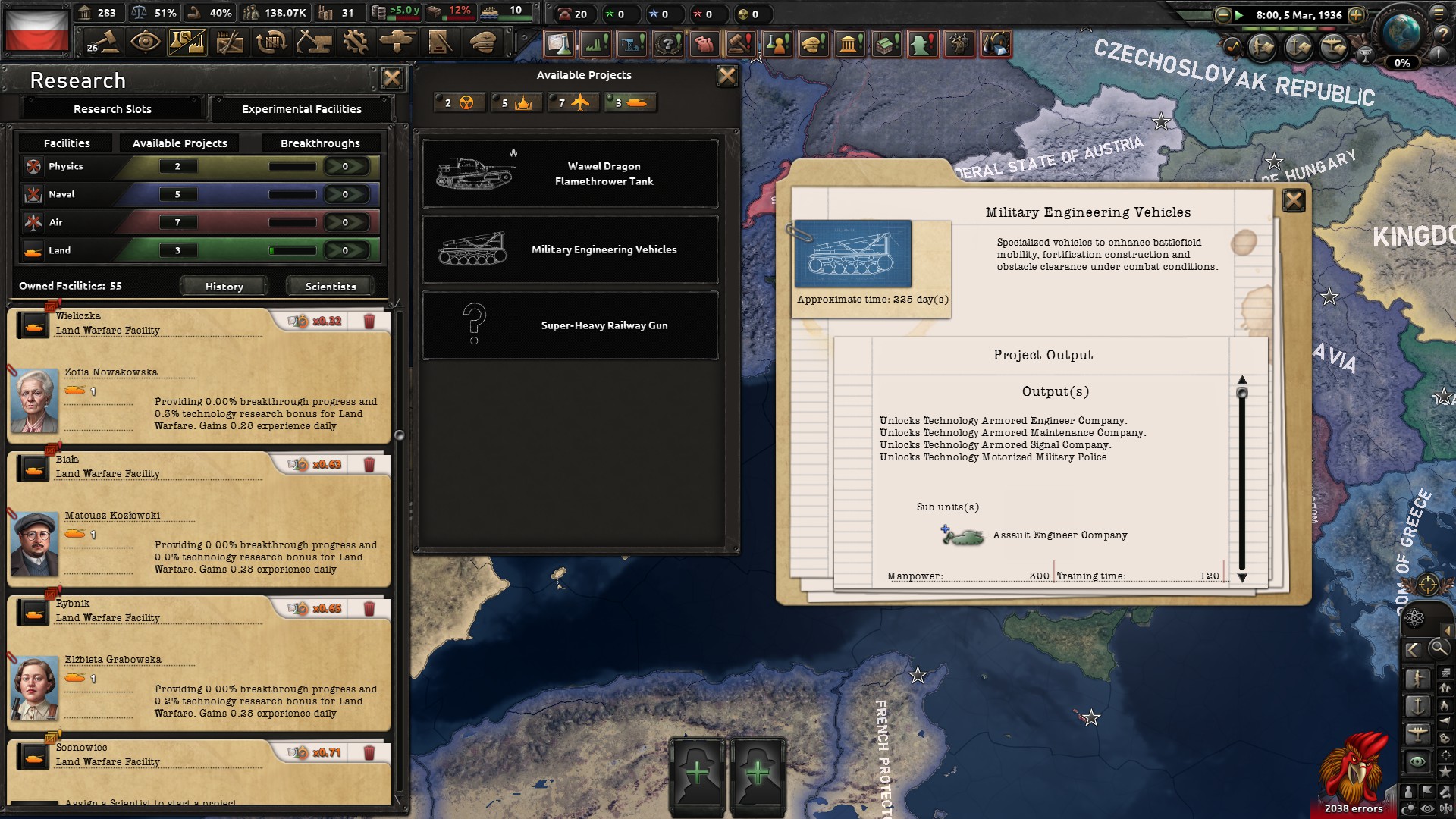This screenshot has height=819, width=1456.
Task: Click the Polish flag country button
Action: coord(36,30)
